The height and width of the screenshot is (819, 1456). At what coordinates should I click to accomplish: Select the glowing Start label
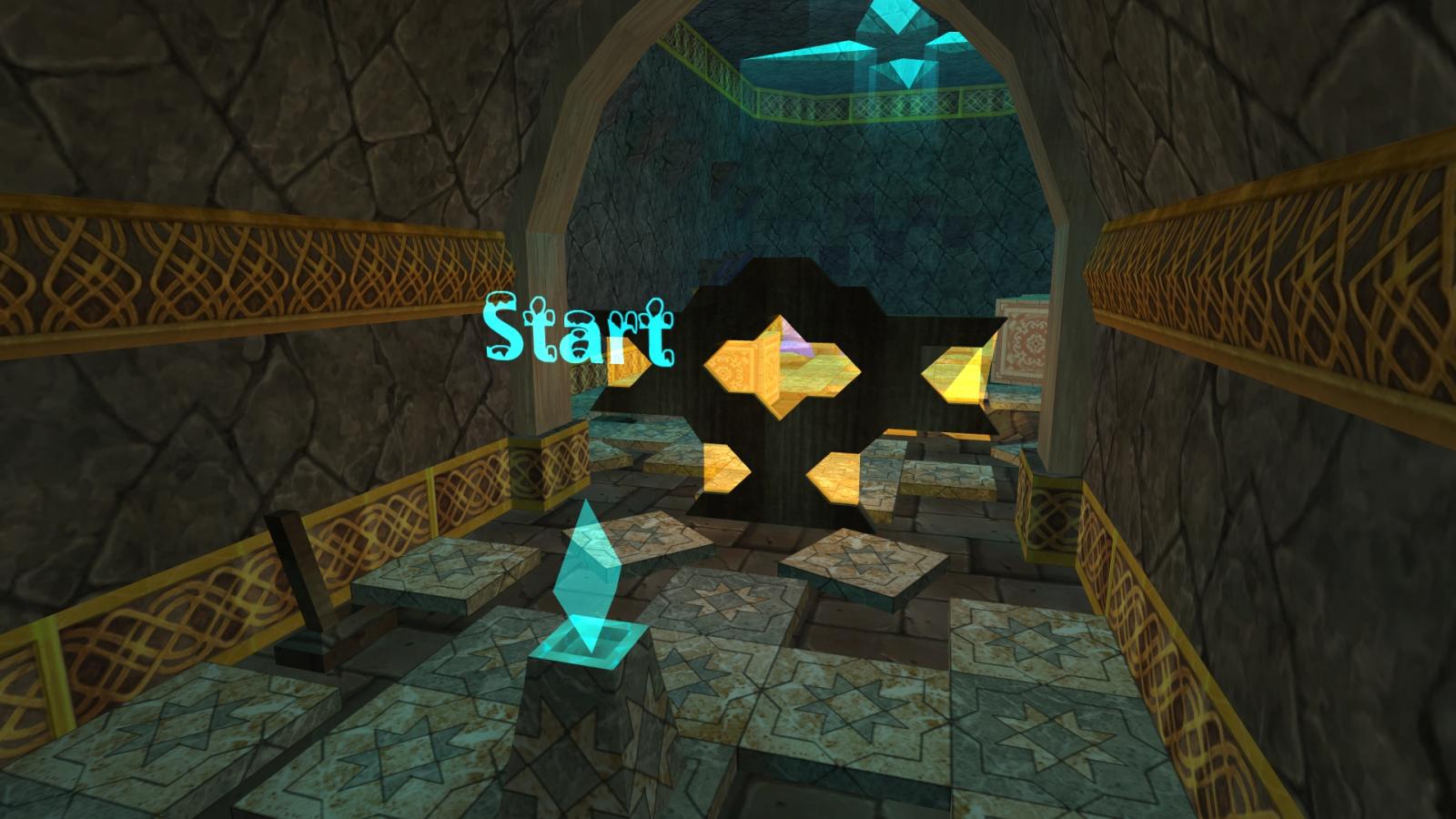pyautogui.click(x=579, y=329)
